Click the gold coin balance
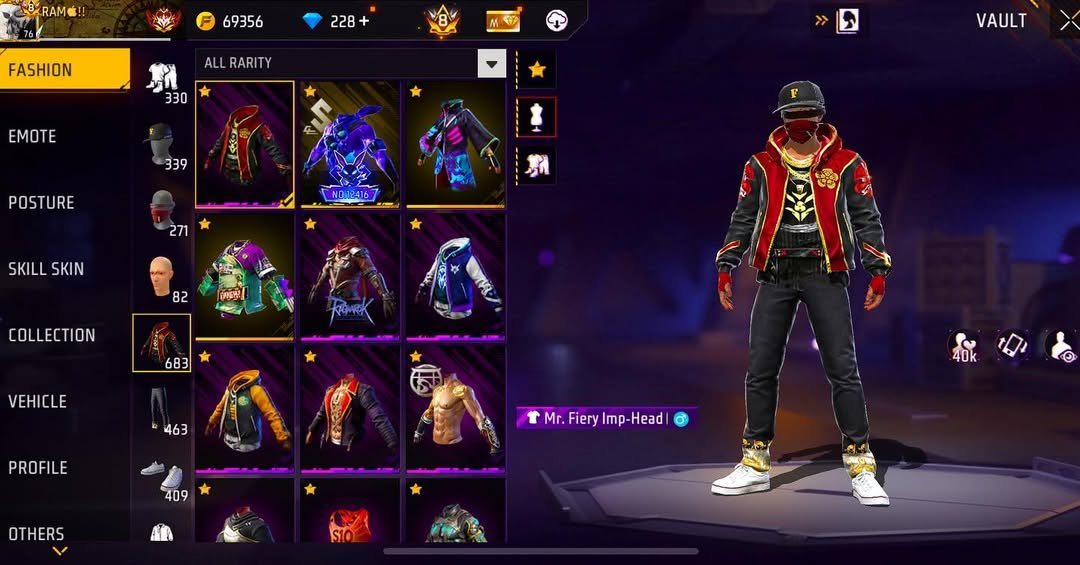The width and height of the screenshot is (1080, 565). click(x=230, y=21)
